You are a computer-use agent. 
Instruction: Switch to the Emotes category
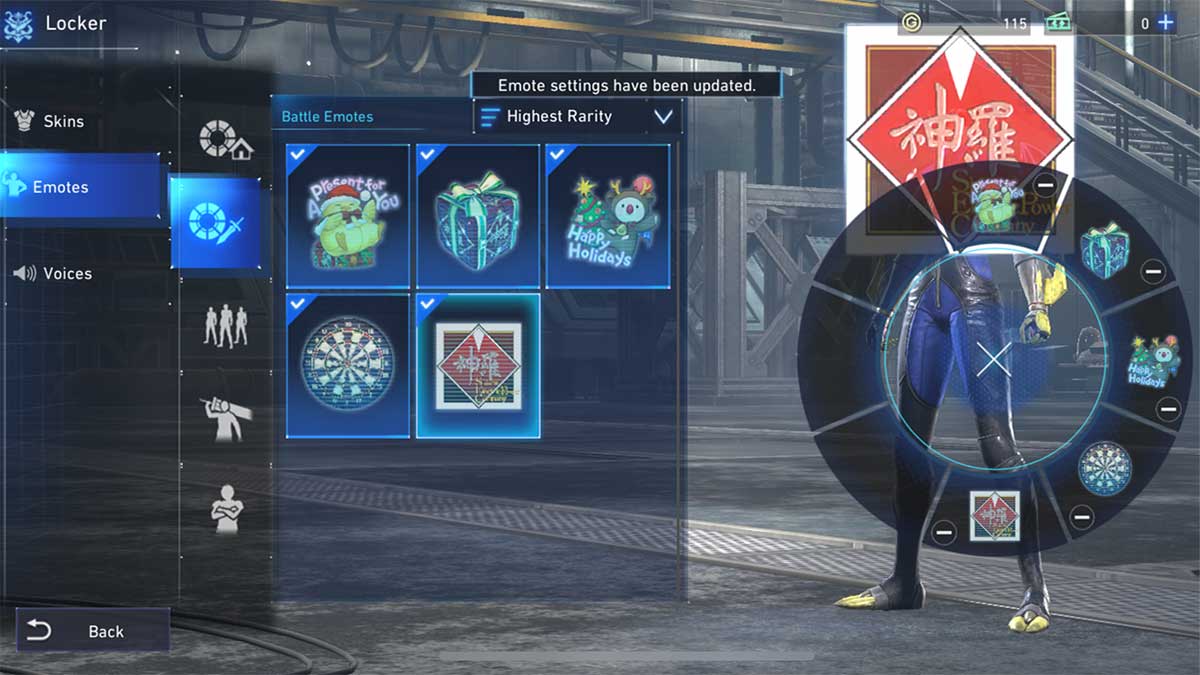(61, 187)
